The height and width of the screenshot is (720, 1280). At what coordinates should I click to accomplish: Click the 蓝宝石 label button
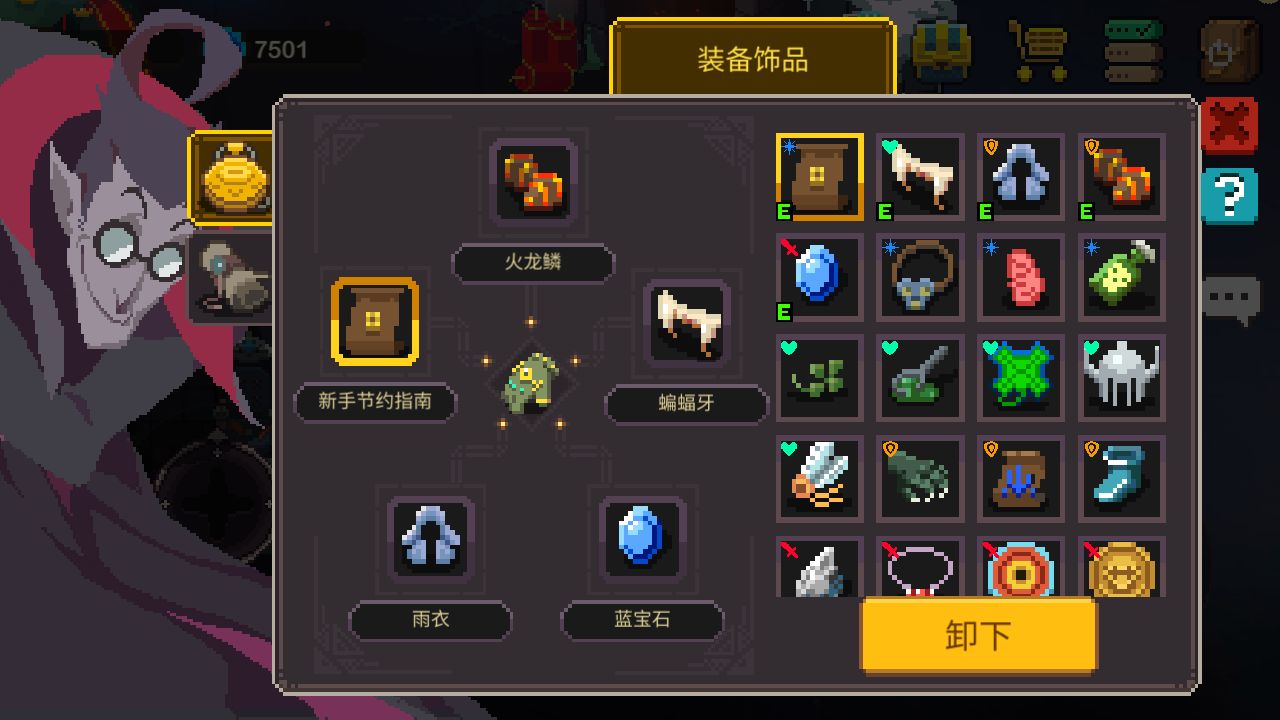pyautogui.click(x=643, y=621)
